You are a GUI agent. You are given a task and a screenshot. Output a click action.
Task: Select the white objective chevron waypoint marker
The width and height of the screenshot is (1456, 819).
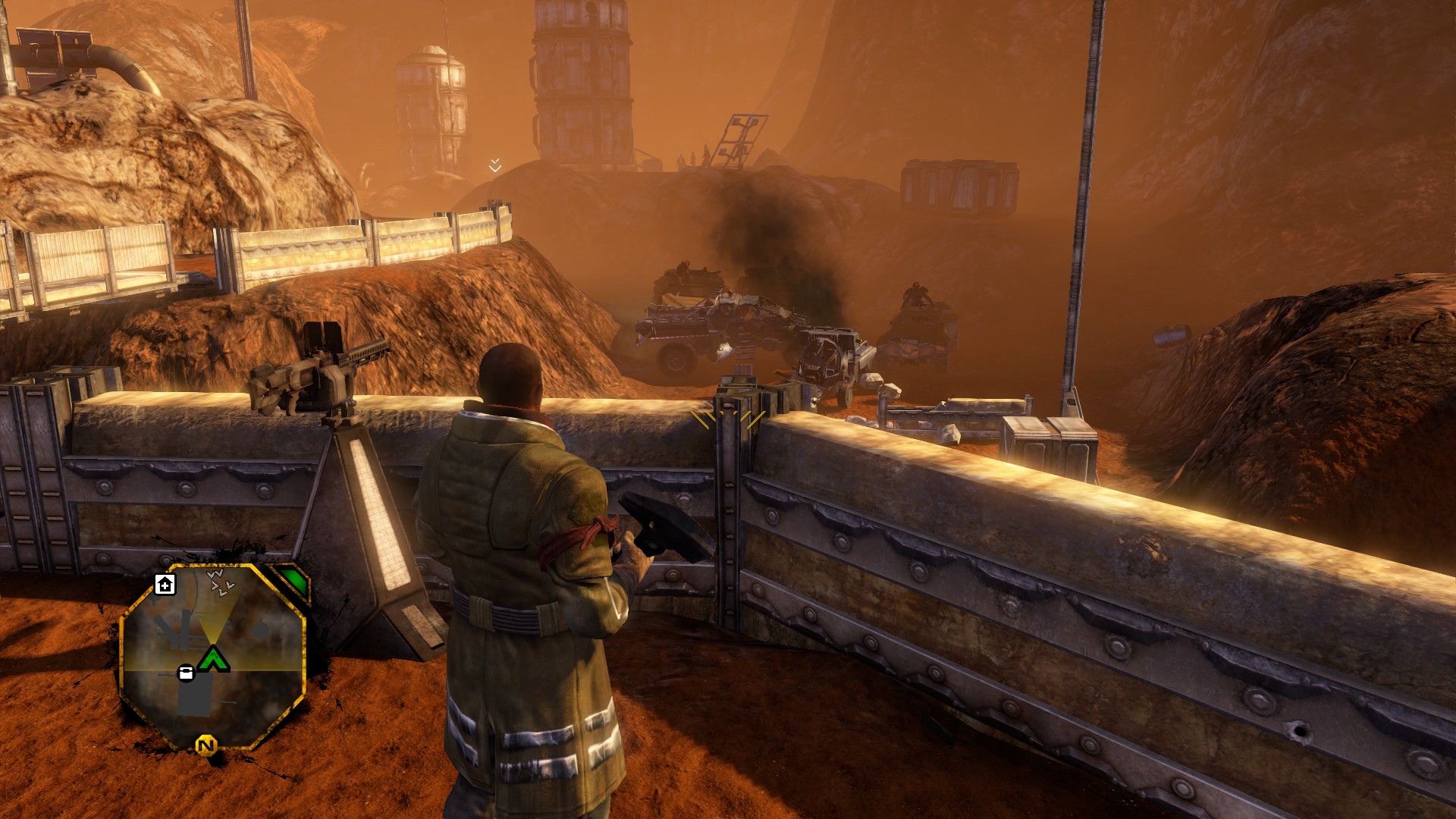point(495,165)
